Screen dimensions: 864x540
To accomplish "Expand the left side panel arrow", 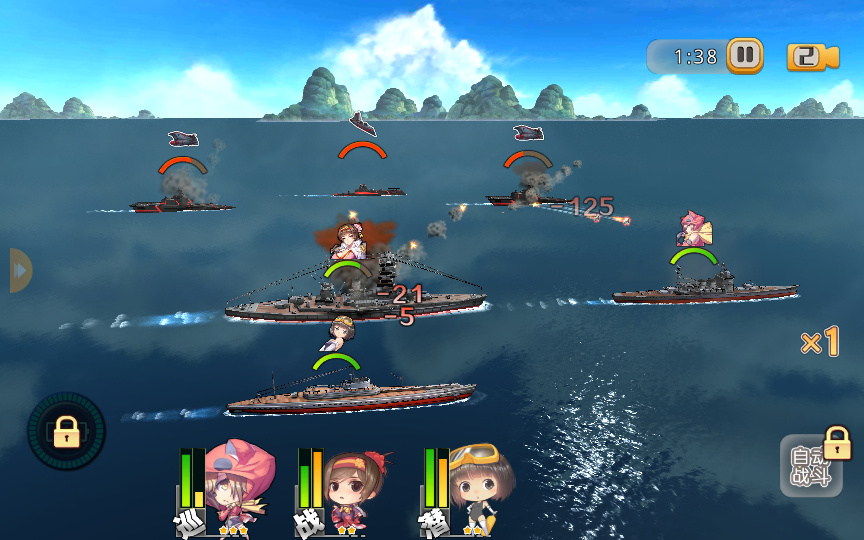I will coord(20,270).
